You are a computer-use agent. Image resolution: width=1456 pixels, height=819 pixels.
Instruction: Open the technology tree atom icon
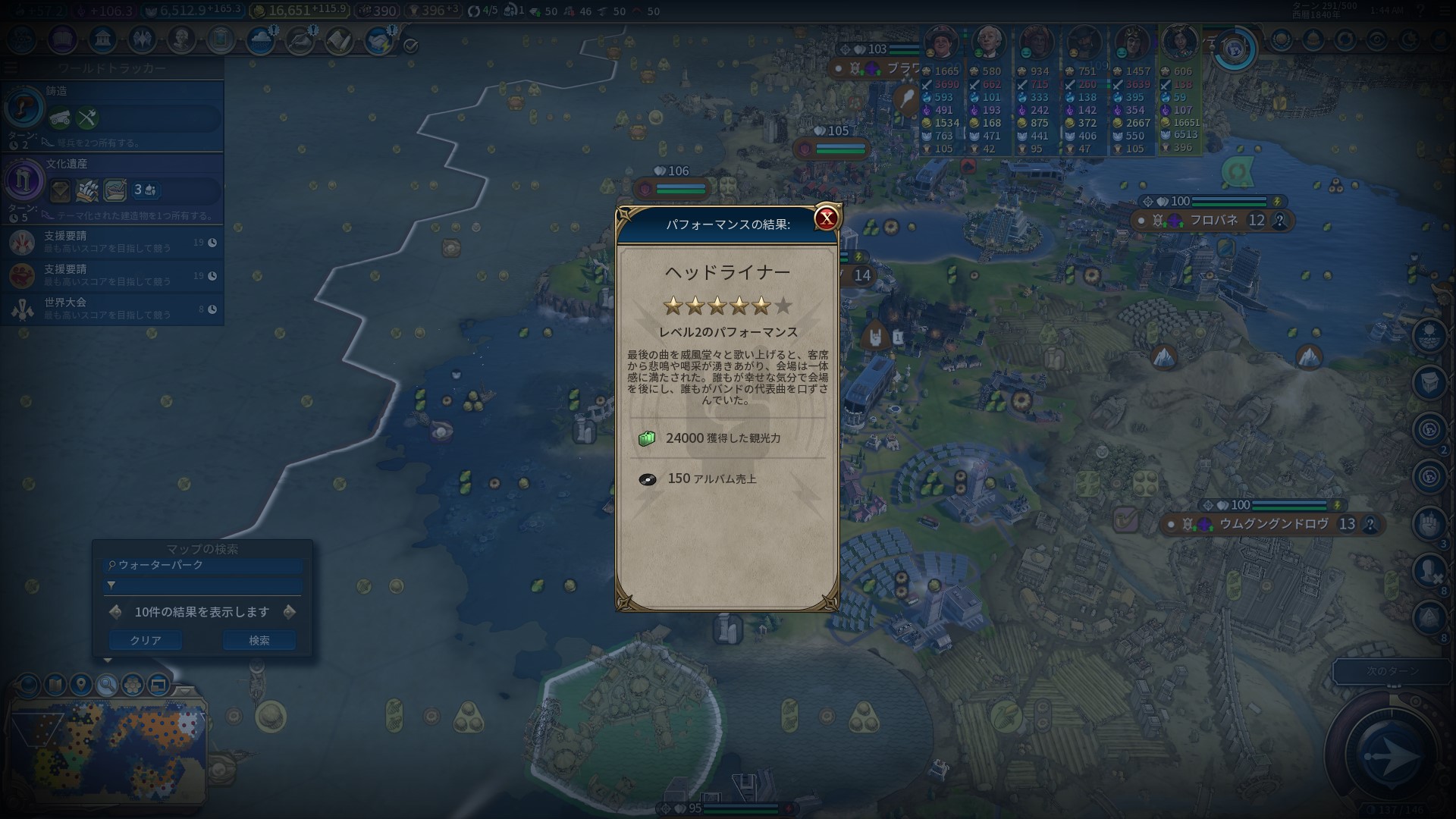pos(23,39)
